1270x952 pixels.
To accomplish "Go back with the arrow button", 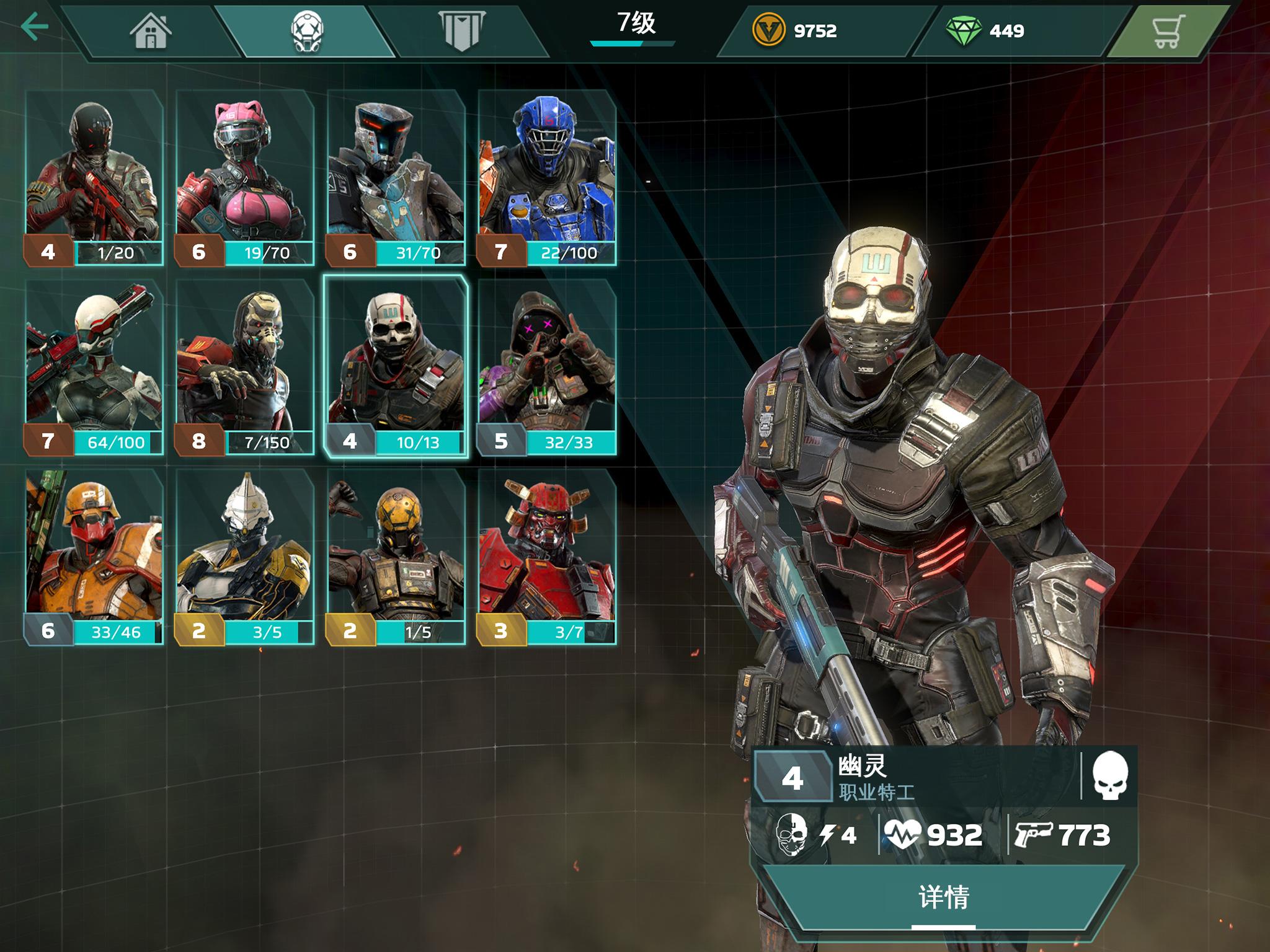I will [x=34, y=27].
